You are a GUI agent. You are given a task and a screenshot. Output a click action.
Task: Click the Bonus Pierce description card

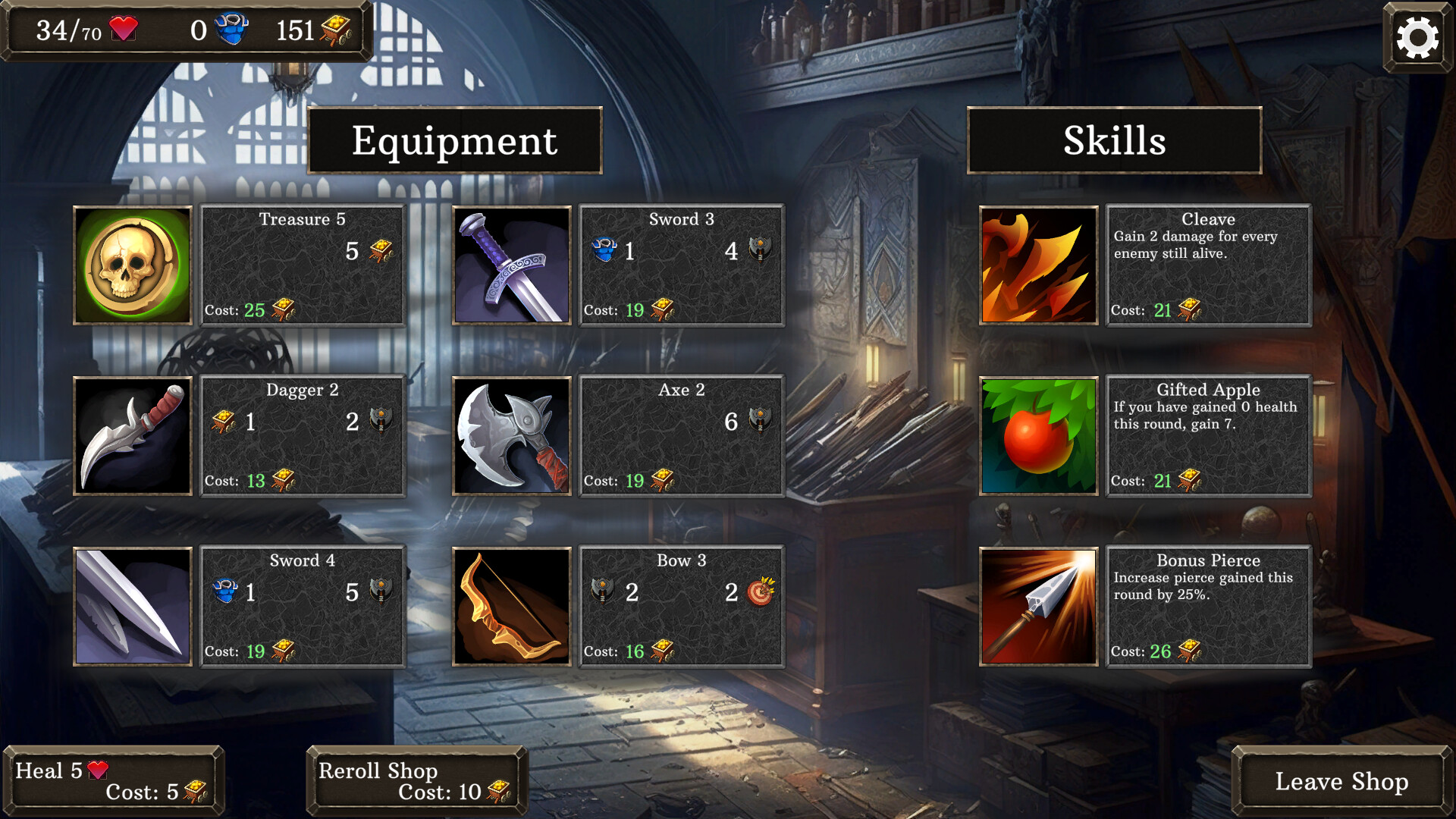pos(1209,607)
